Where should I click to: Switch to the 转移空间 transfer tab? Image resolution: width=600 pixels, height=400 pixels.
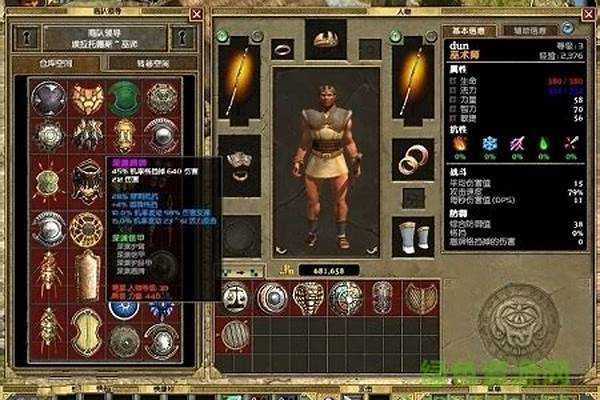coord(138,64)
